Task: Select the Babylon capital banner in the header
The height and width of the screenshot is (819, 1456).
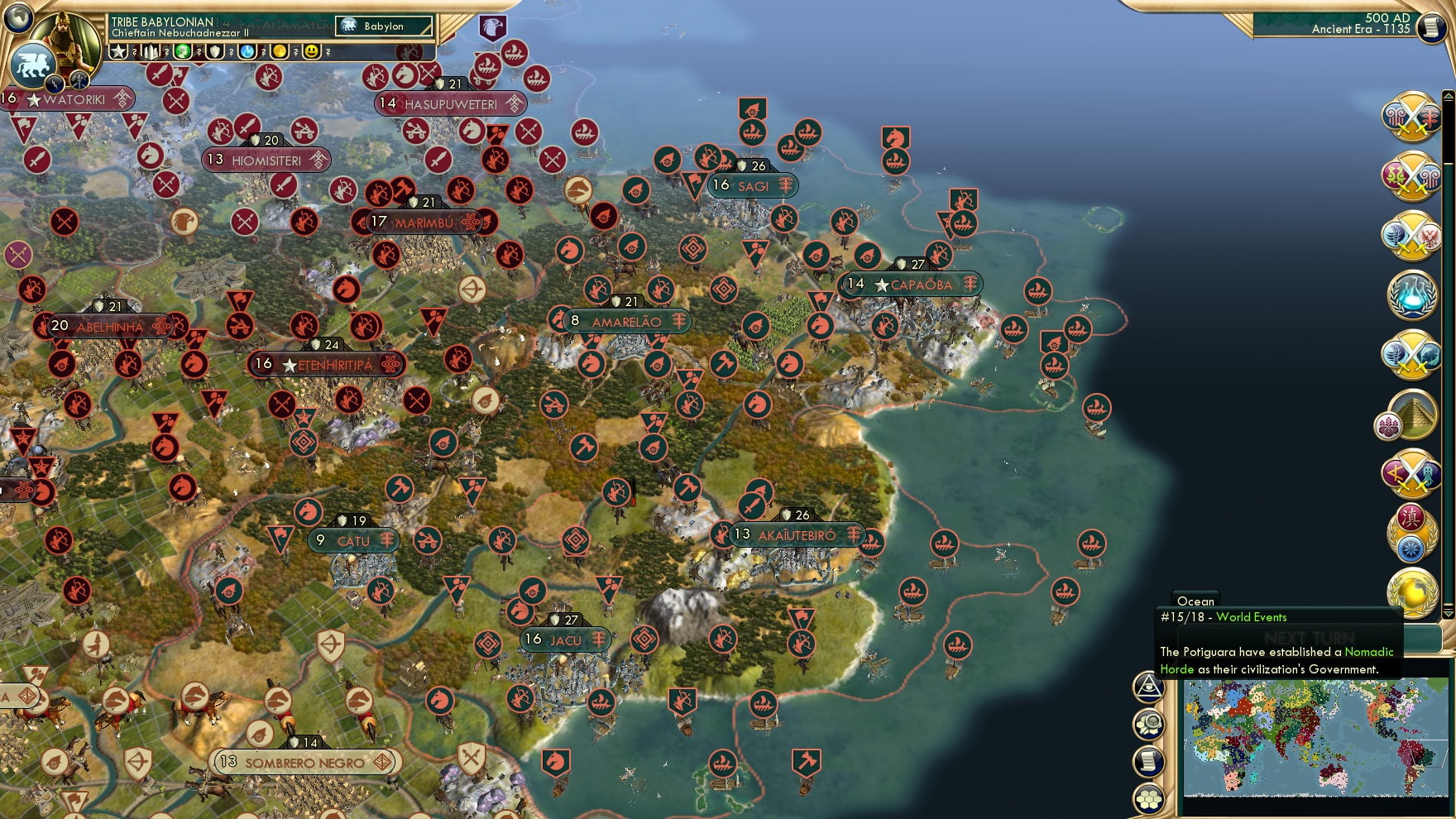Action: tap(382, 26)
